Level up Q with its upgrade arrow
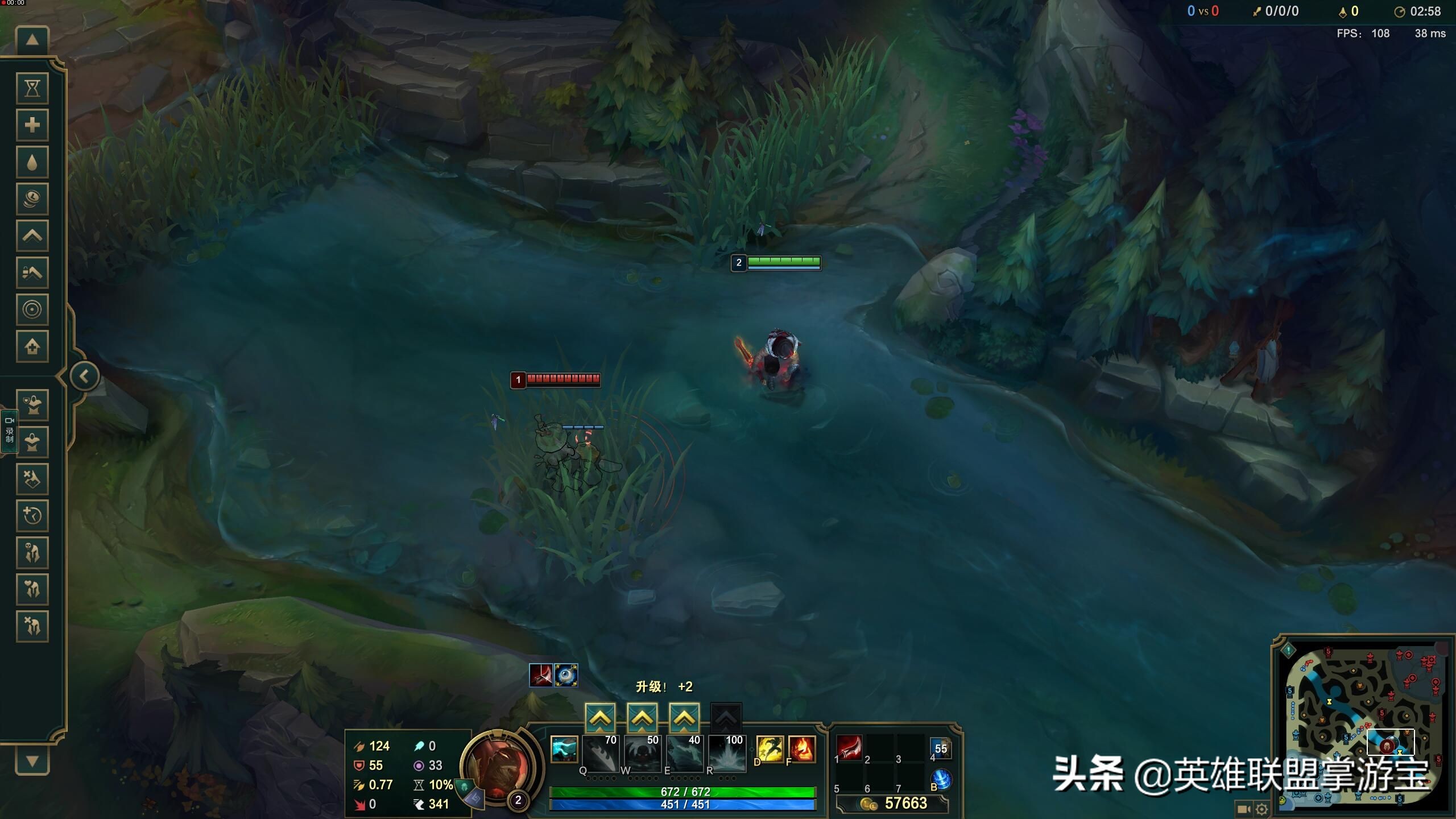The height and width of the screenshot is (819, 1456). coord(601,718)
